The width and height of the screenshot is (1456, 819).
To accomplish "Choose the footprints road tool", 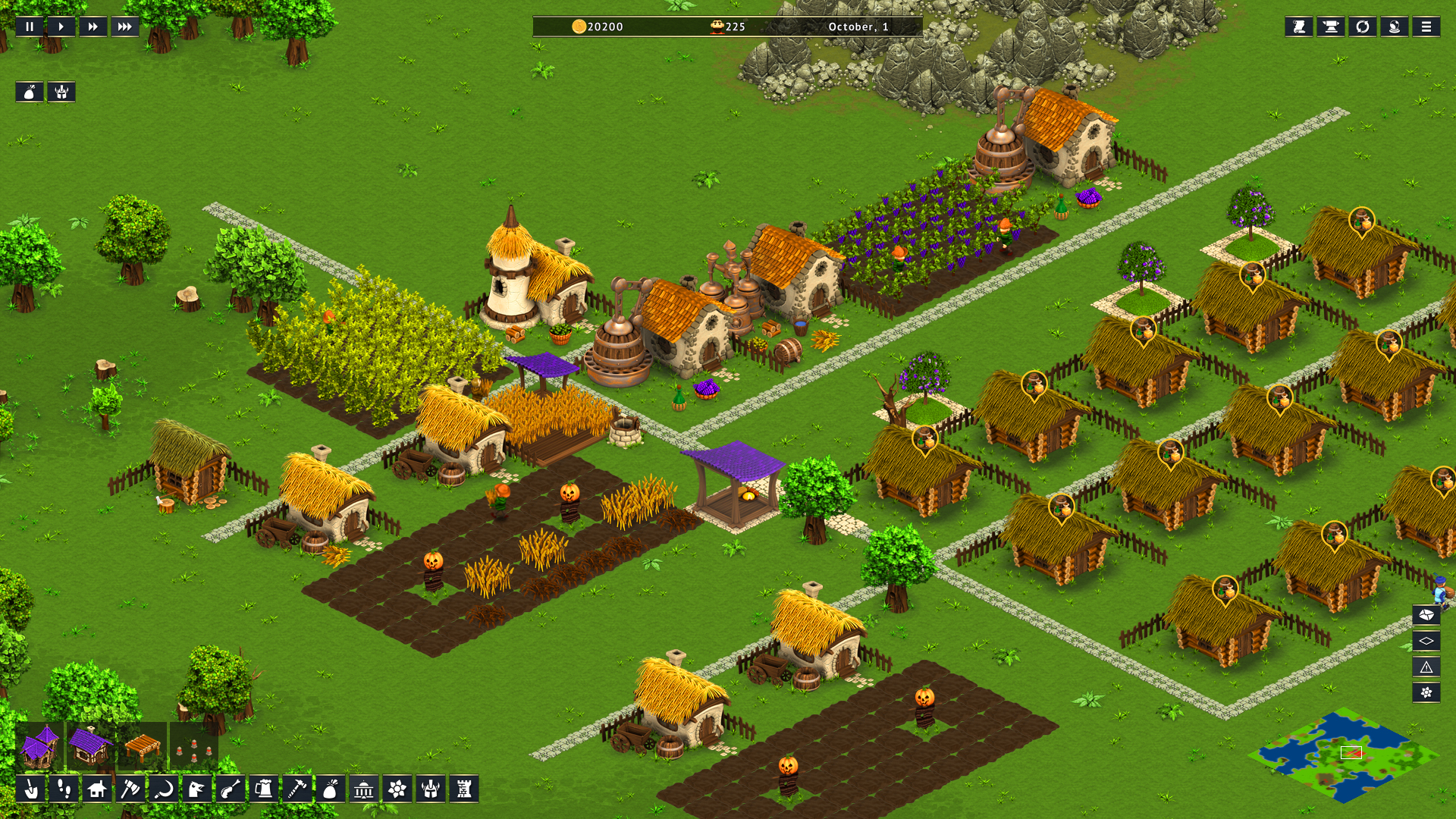I will pyautogui.click(x=64, y=789).
